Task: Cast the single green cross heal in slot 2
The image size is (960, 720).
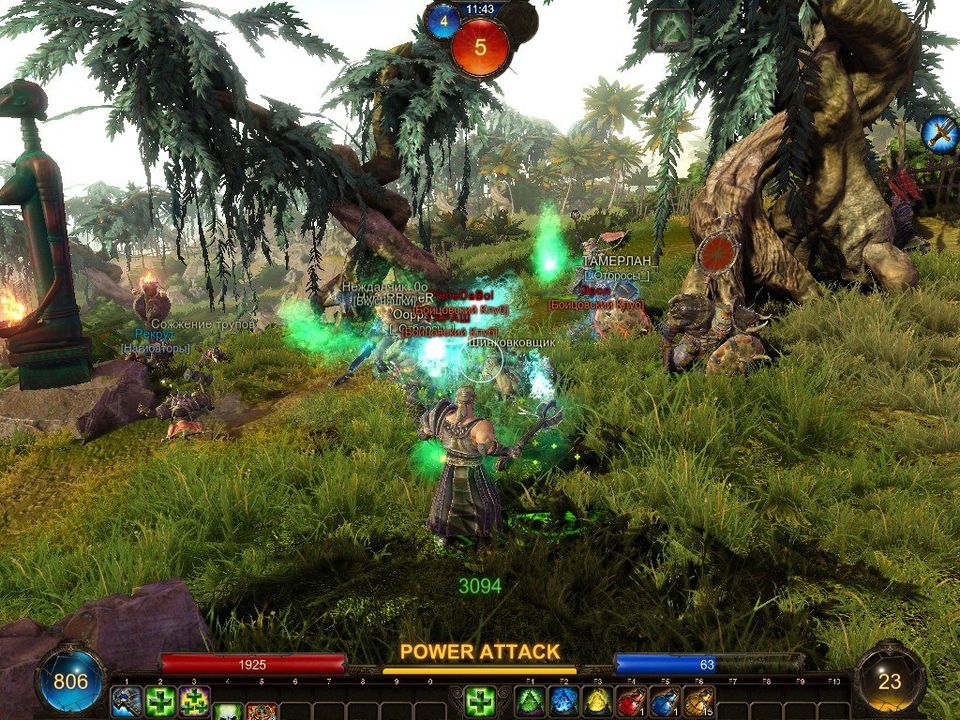Action: pyautogui.click(x=160, y=701)
